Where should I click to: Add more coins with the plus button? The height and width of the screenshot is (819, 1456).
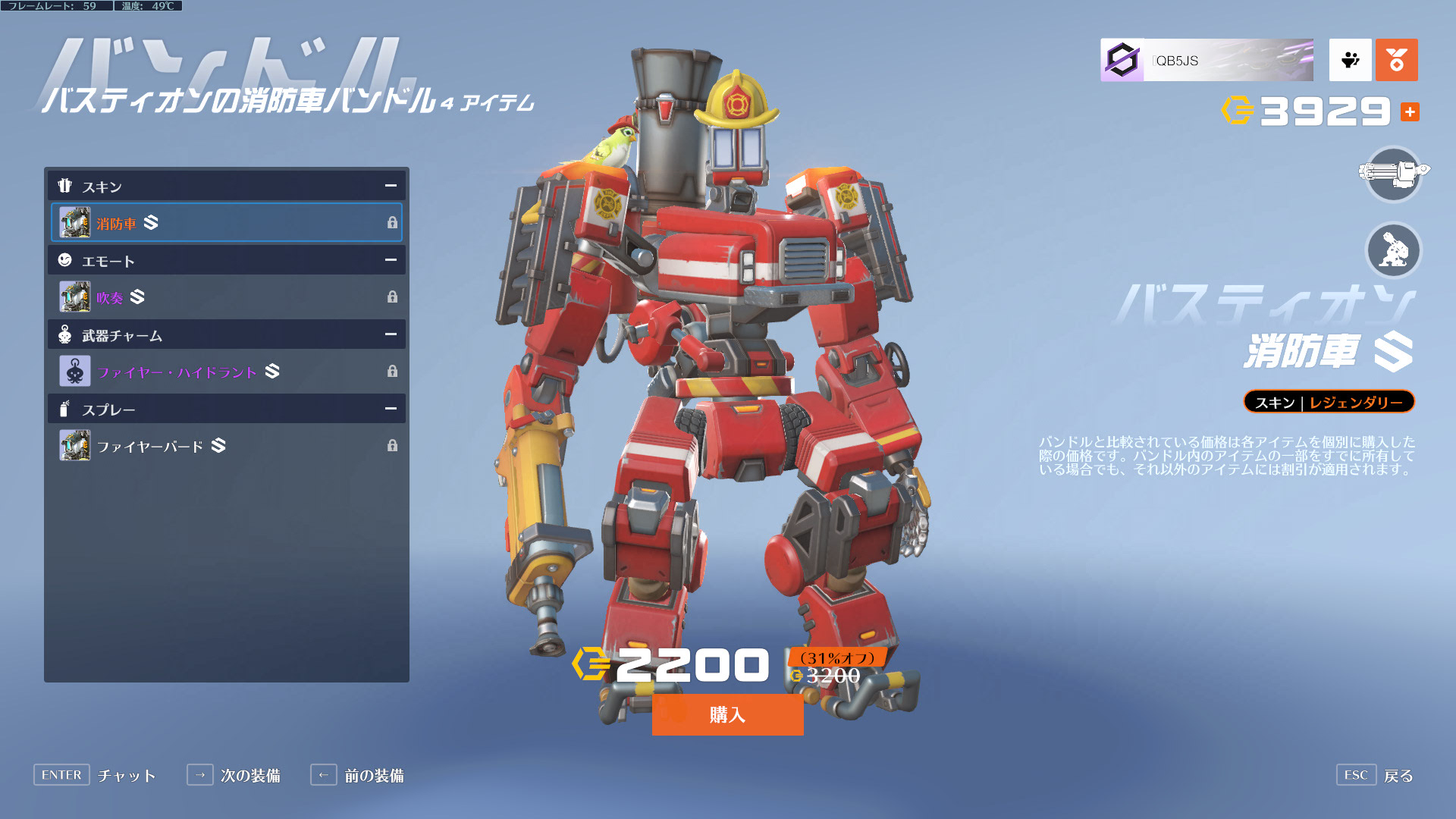click(1410, 111)
